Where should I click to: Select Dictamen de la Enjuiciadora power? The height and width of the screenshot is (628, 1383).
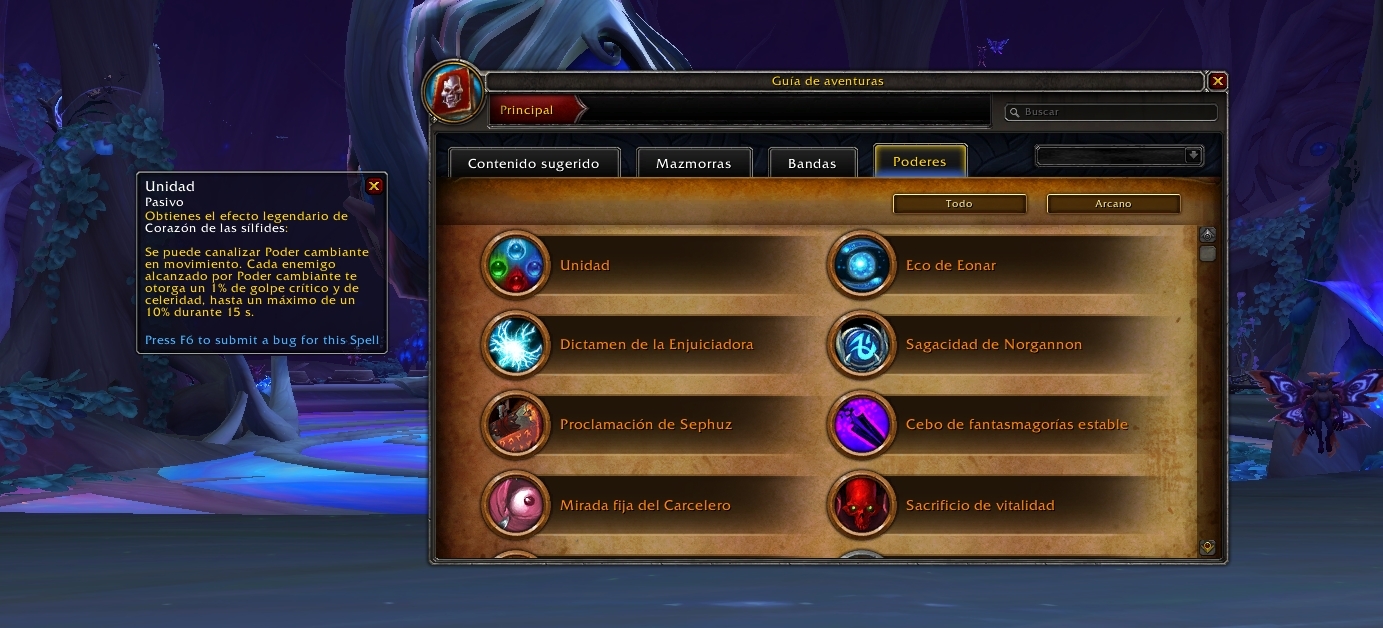pyautogui.click(x=656, y=345)
